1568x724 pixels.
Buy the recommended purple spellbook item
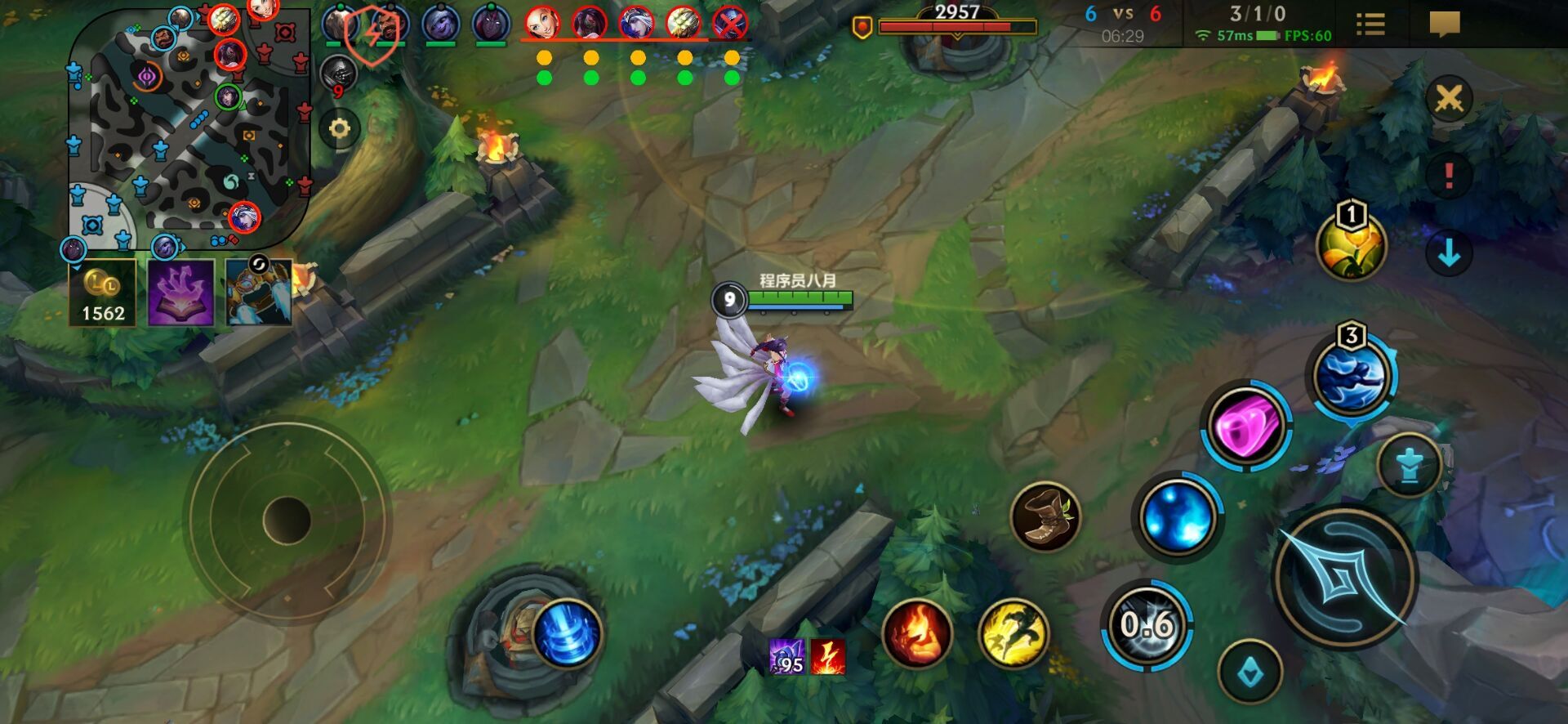tap(181, 293)
